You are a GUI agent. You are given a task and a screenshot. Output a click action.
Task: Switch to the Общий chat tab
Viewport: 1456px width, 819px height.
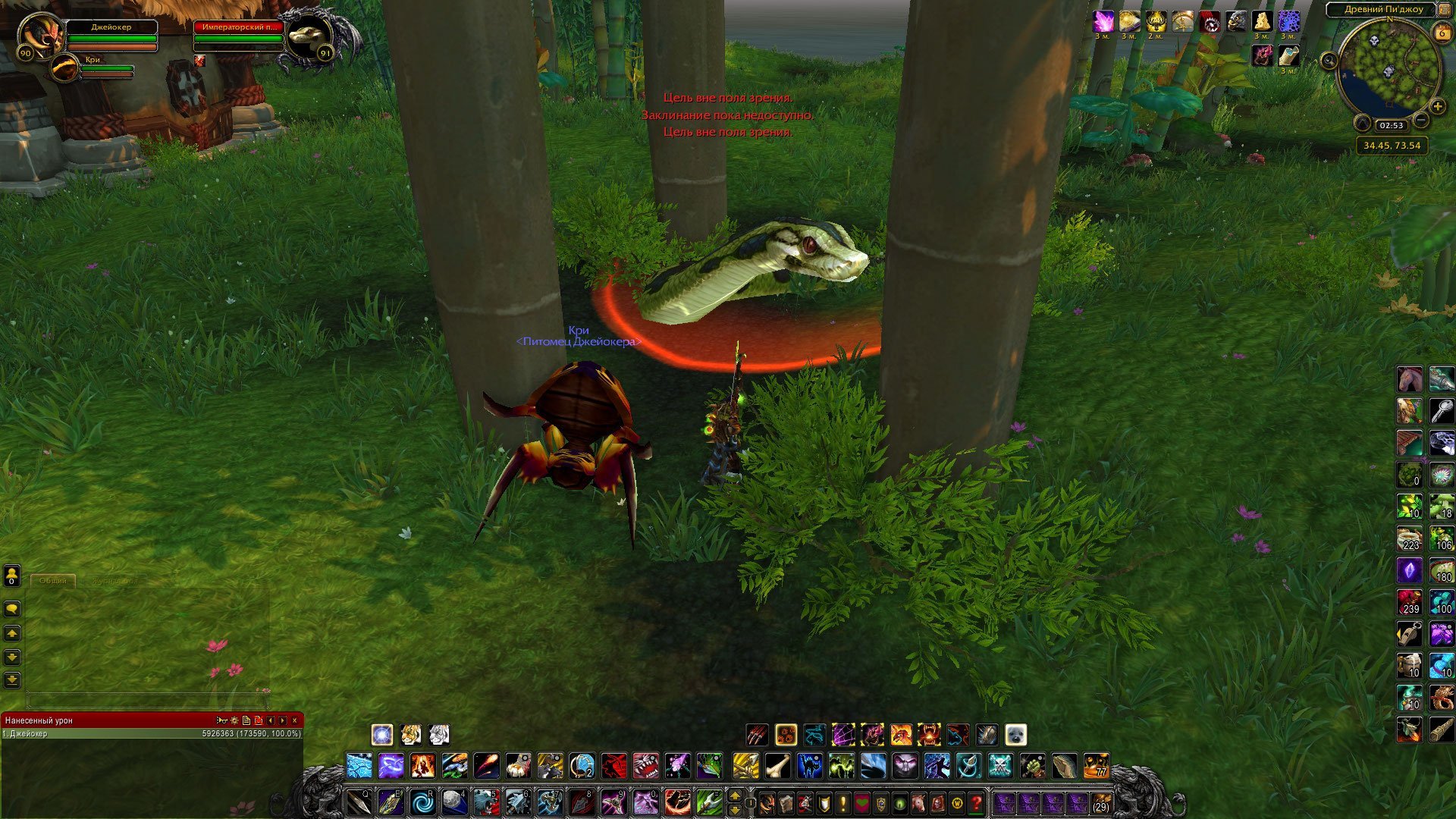(53, 580)
